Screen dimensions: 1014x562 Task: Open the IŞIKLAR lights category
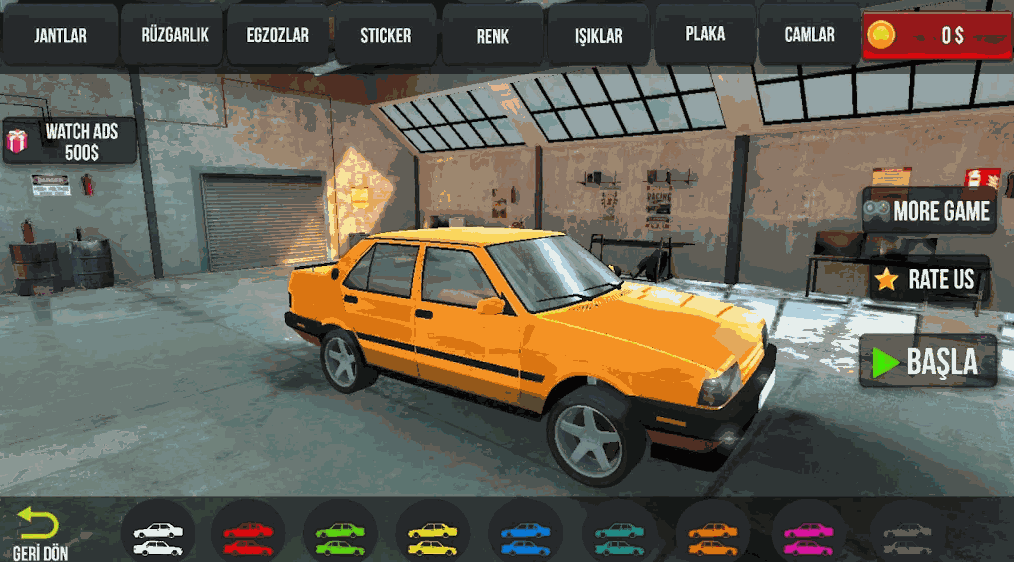598,36
